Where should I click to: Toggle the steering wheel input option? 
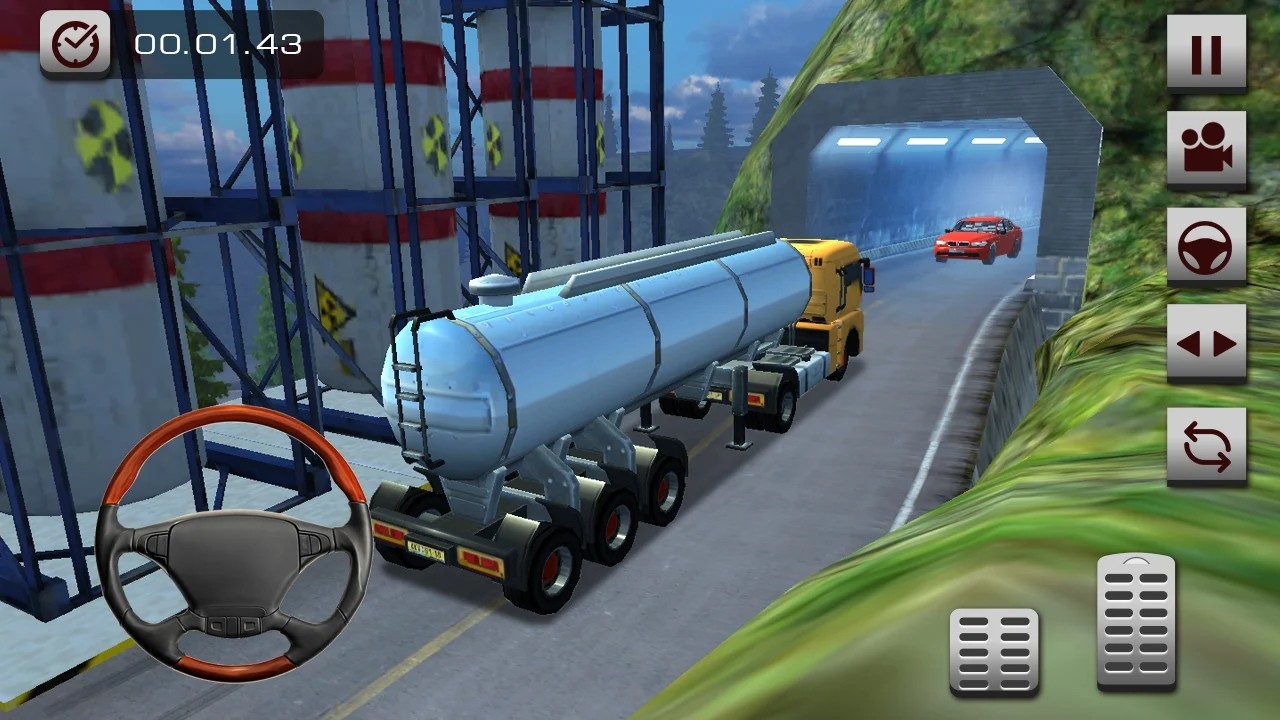pyautogui.click(x=1209, y=243)
